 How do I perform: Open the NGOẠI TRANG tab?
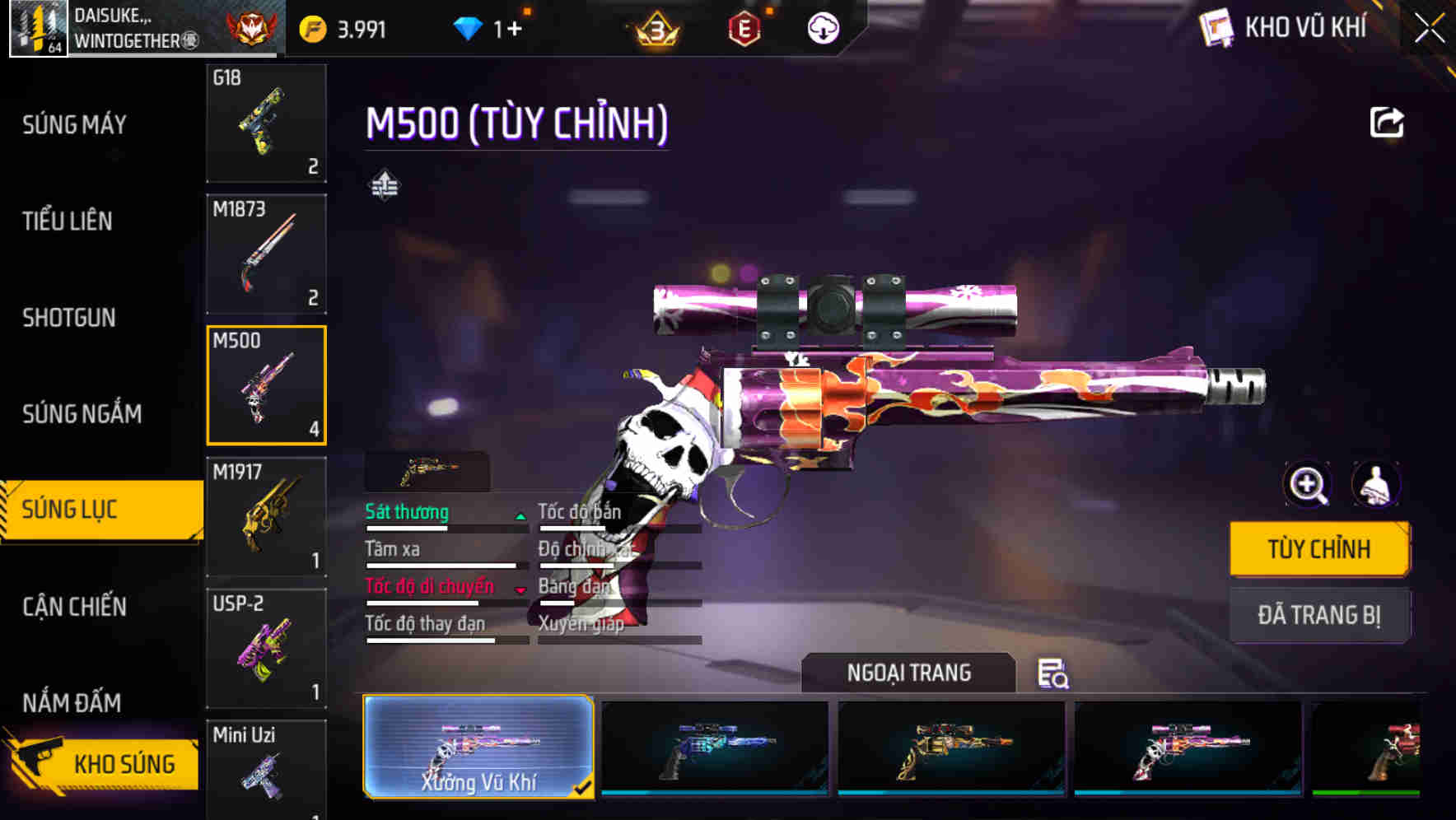coord(909,672)
